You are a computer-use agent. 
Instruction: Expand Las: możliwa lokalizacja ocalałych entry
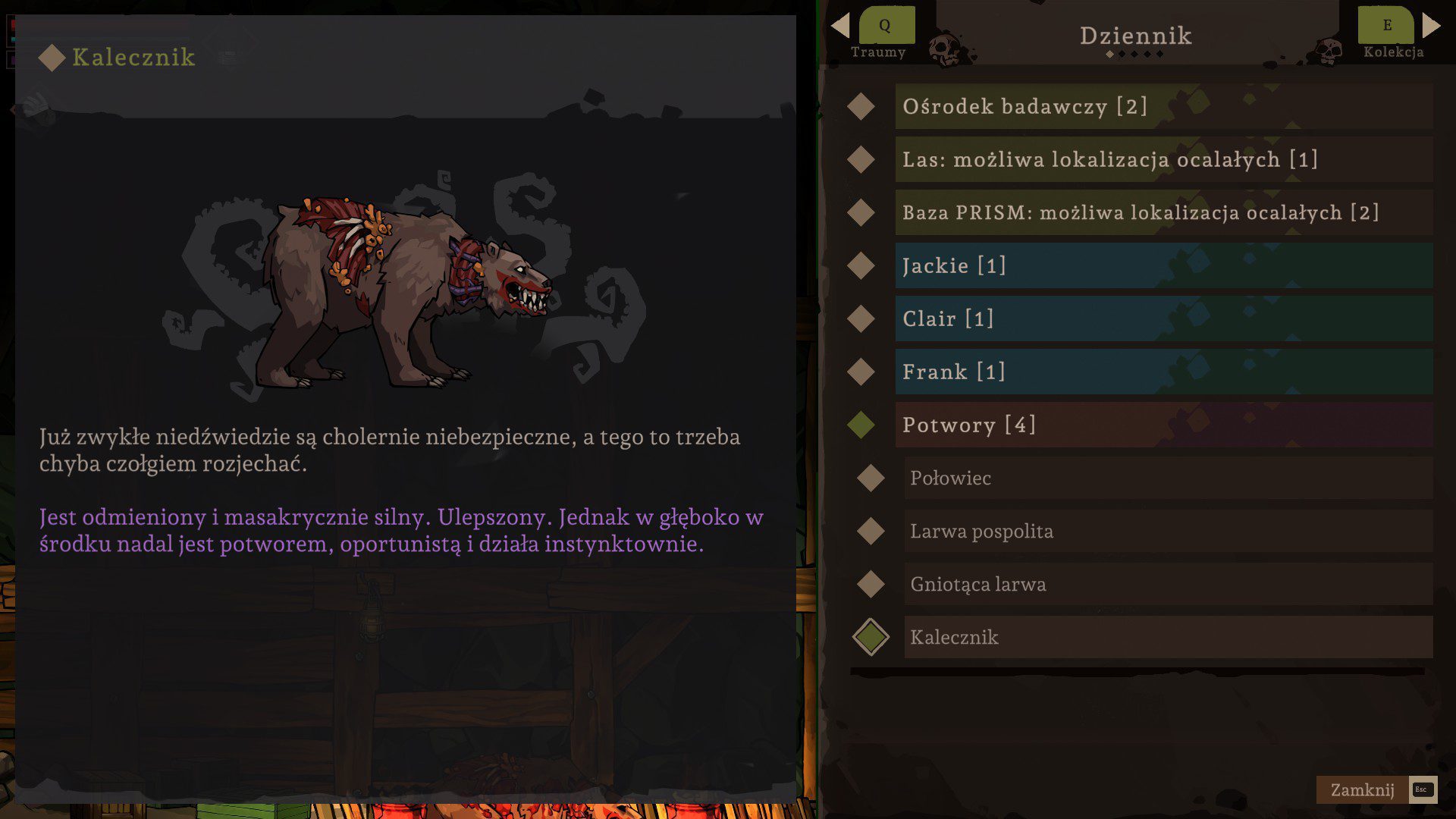pos(1163,159)
